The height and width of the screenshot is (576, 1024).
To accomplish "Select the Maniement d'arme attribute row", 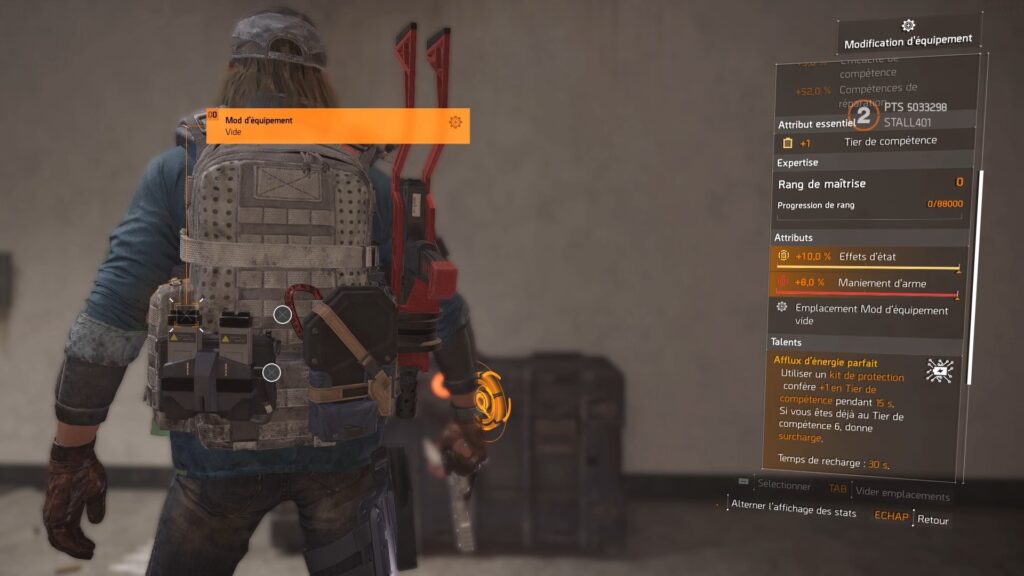I will 868,283.
